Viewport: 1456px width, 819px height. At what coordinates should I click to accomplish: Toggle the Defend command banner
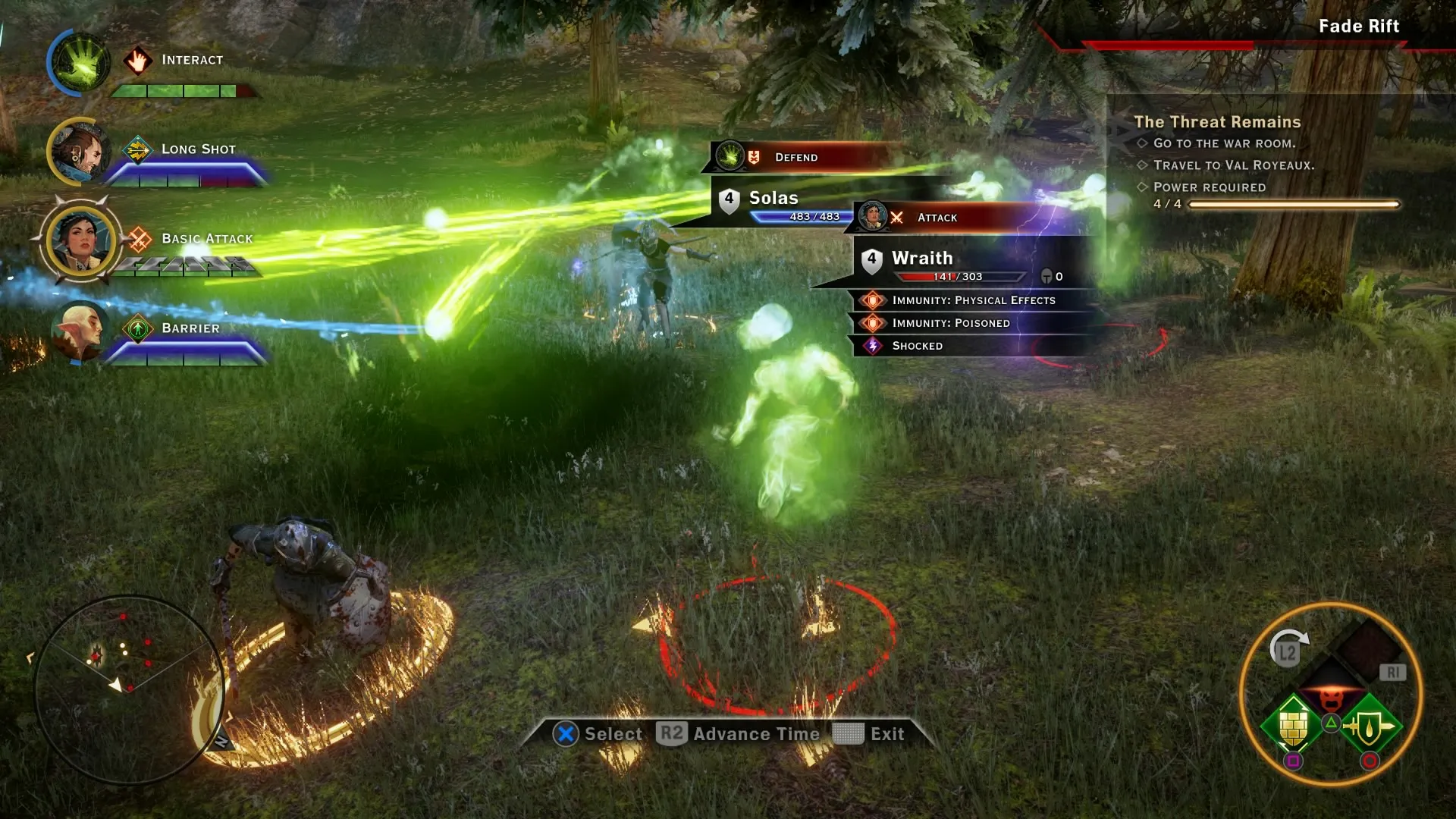[x=795, y=158]
